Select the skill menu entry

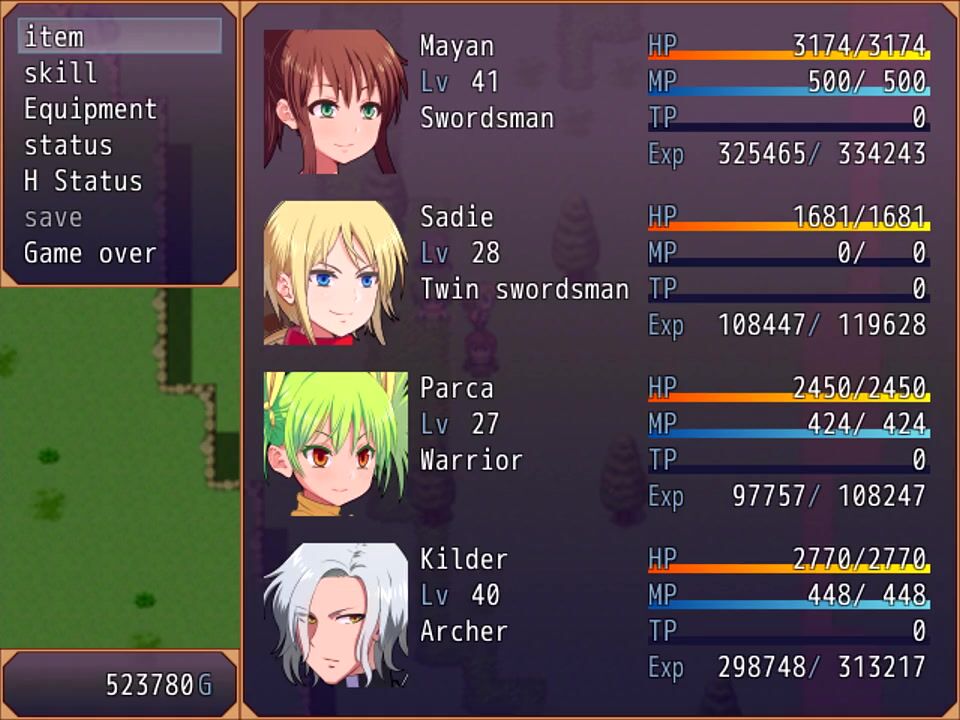coord(61,73)
